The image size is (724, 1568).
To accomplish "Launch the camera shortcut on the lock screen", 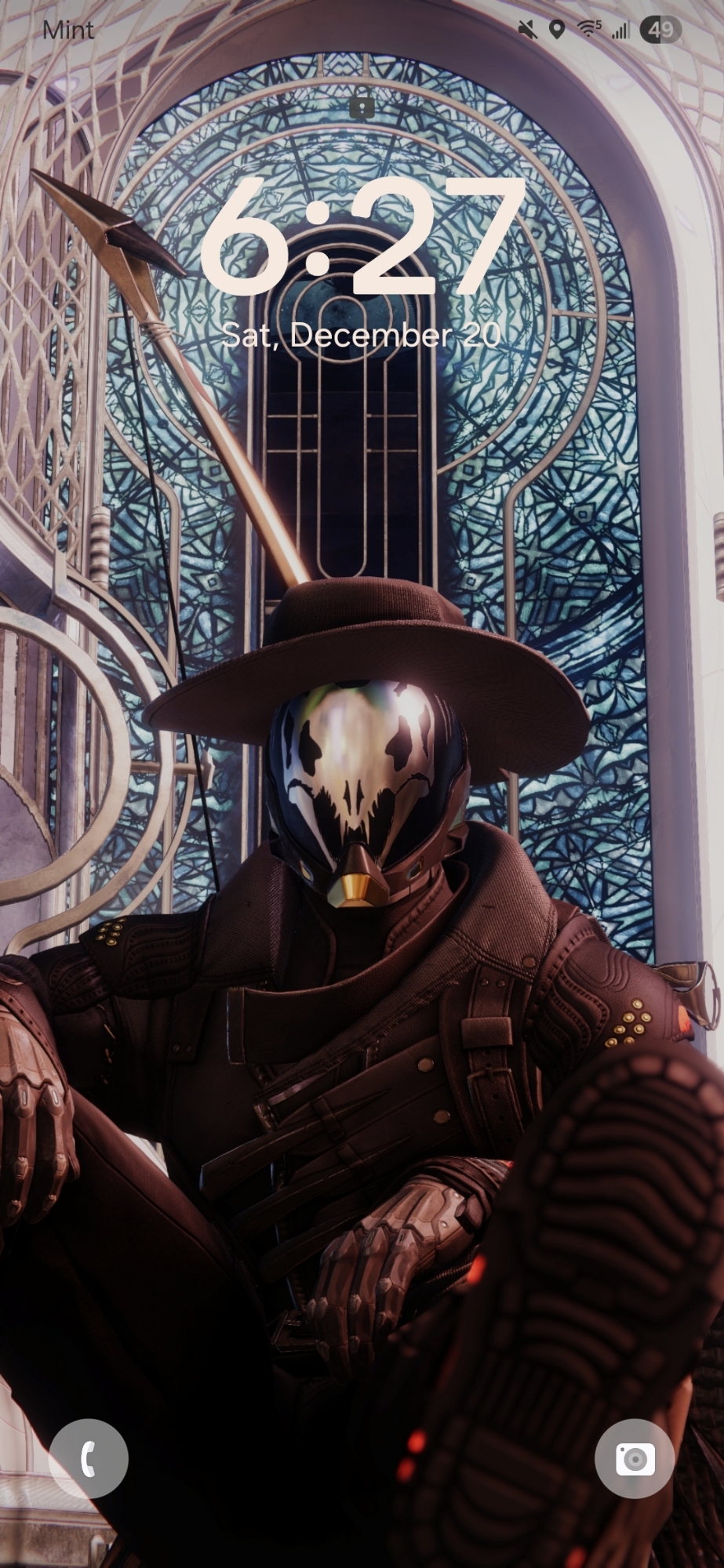I will tap(635, 1458).
